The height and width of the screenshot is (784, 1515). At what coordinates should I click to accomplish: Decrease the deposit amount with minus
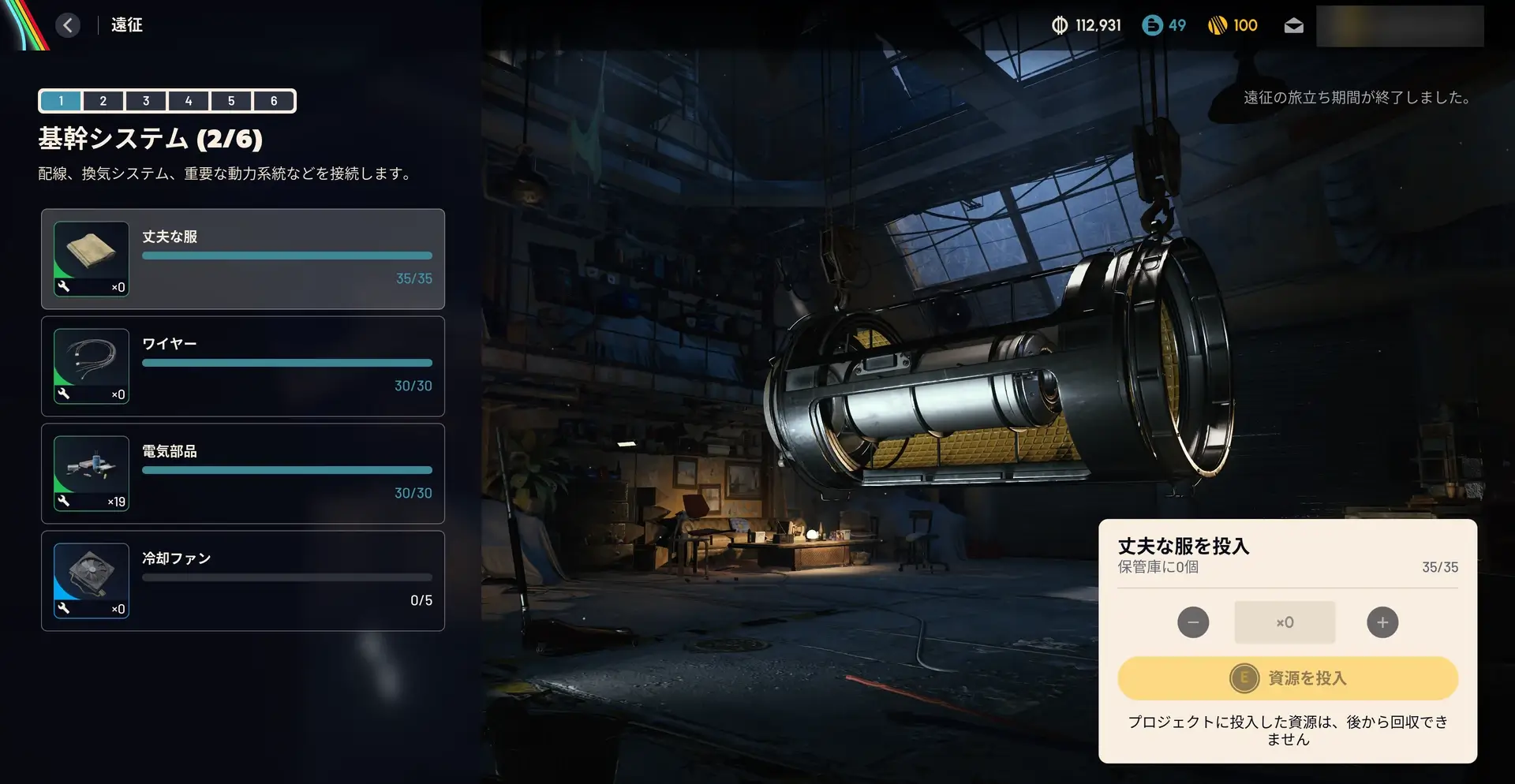[1193, 622]
